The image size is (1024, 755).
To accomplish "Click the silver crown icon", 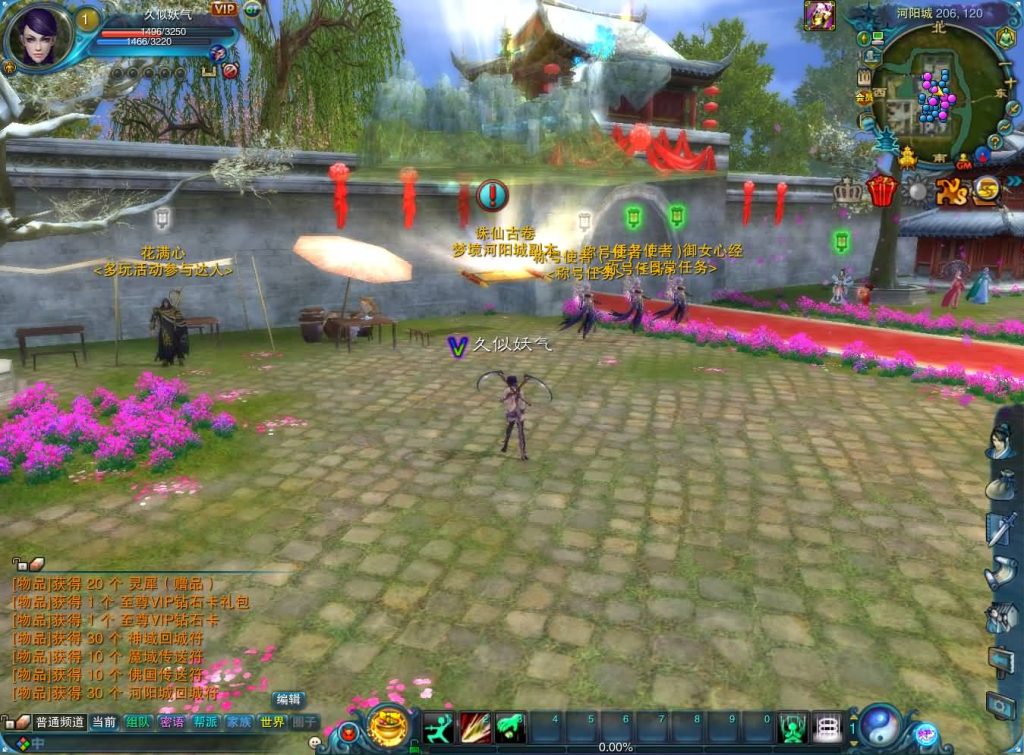I will [x=849, y=190].
